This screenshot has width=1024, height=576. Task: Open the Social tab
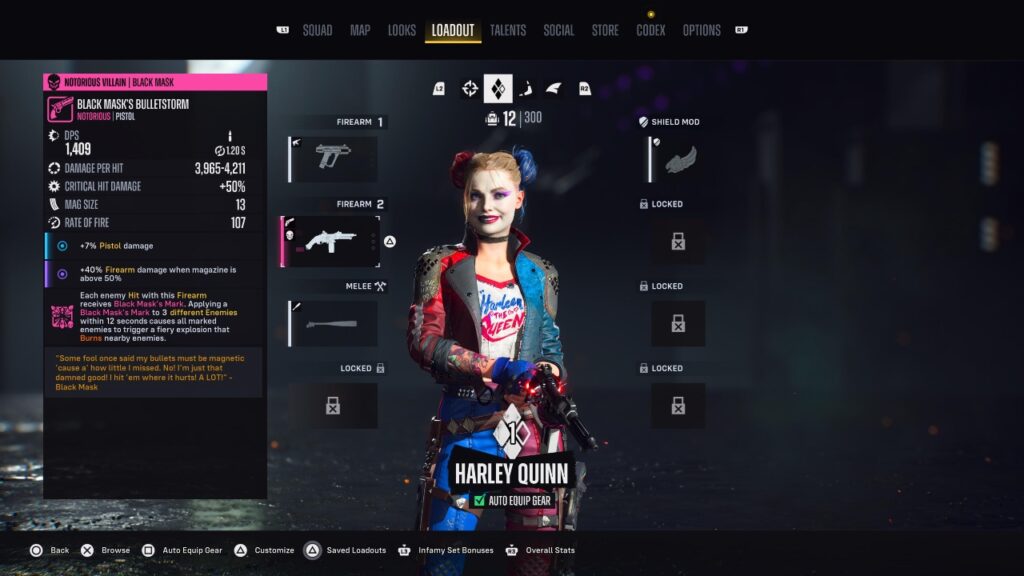coord(558,30)
